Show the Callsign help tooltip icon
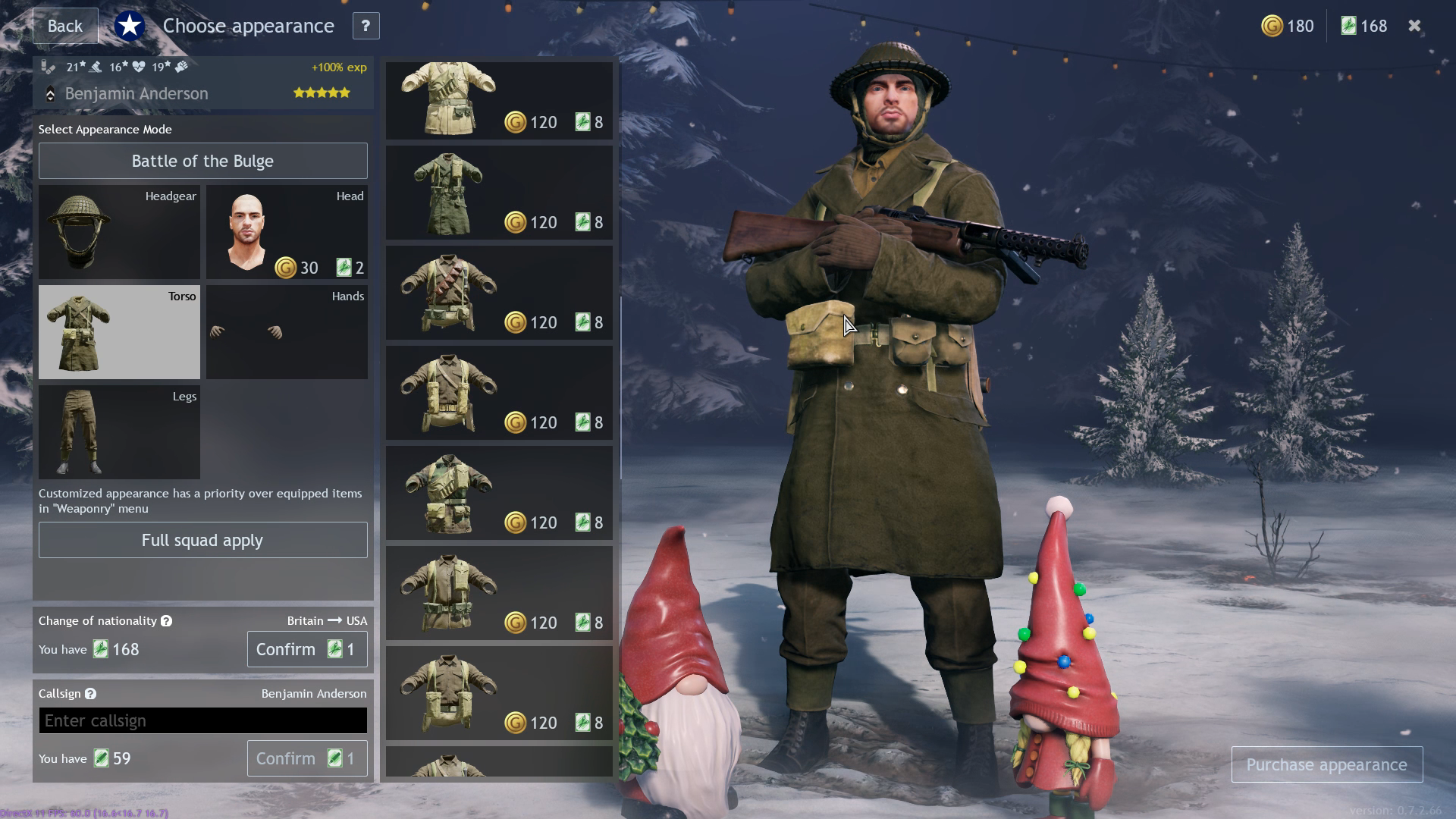Image resolution: width=1456 pixels, height=819 pixels. point(90,694)
